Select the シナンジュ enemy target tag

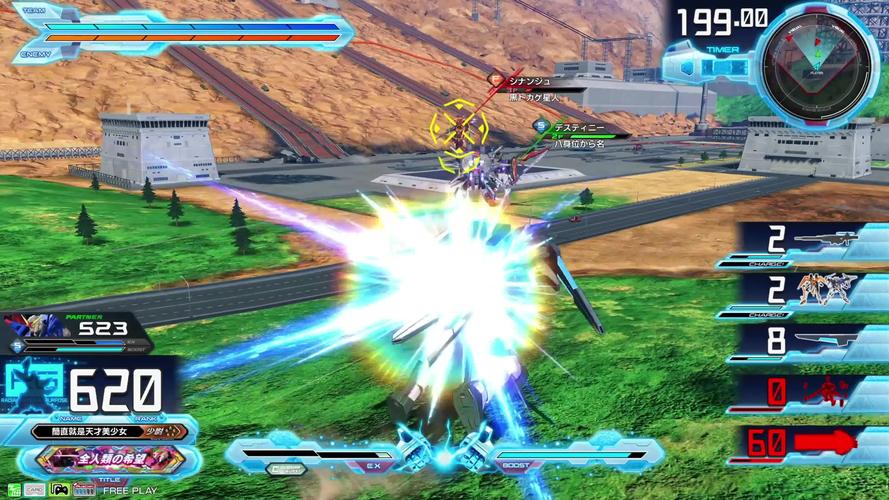pos(525,81)
